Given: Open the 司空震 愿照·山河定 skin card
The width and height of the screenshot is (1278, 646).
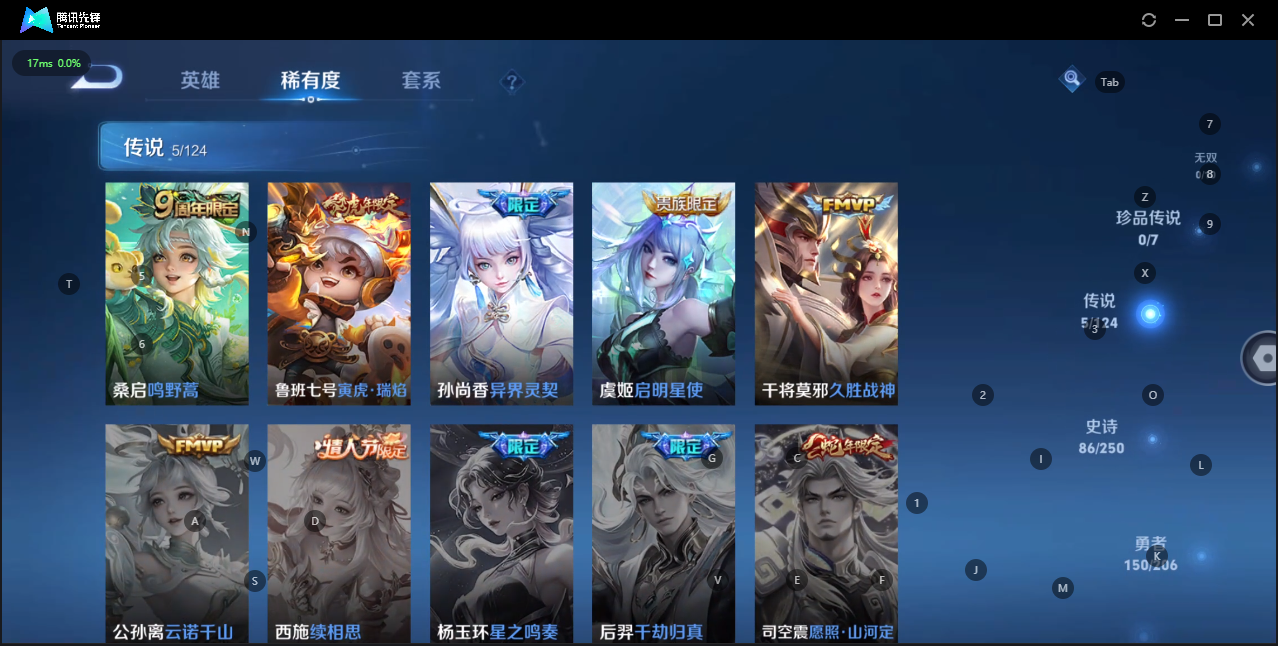Looking at the screenshot, I should click(x=826, y=533).
